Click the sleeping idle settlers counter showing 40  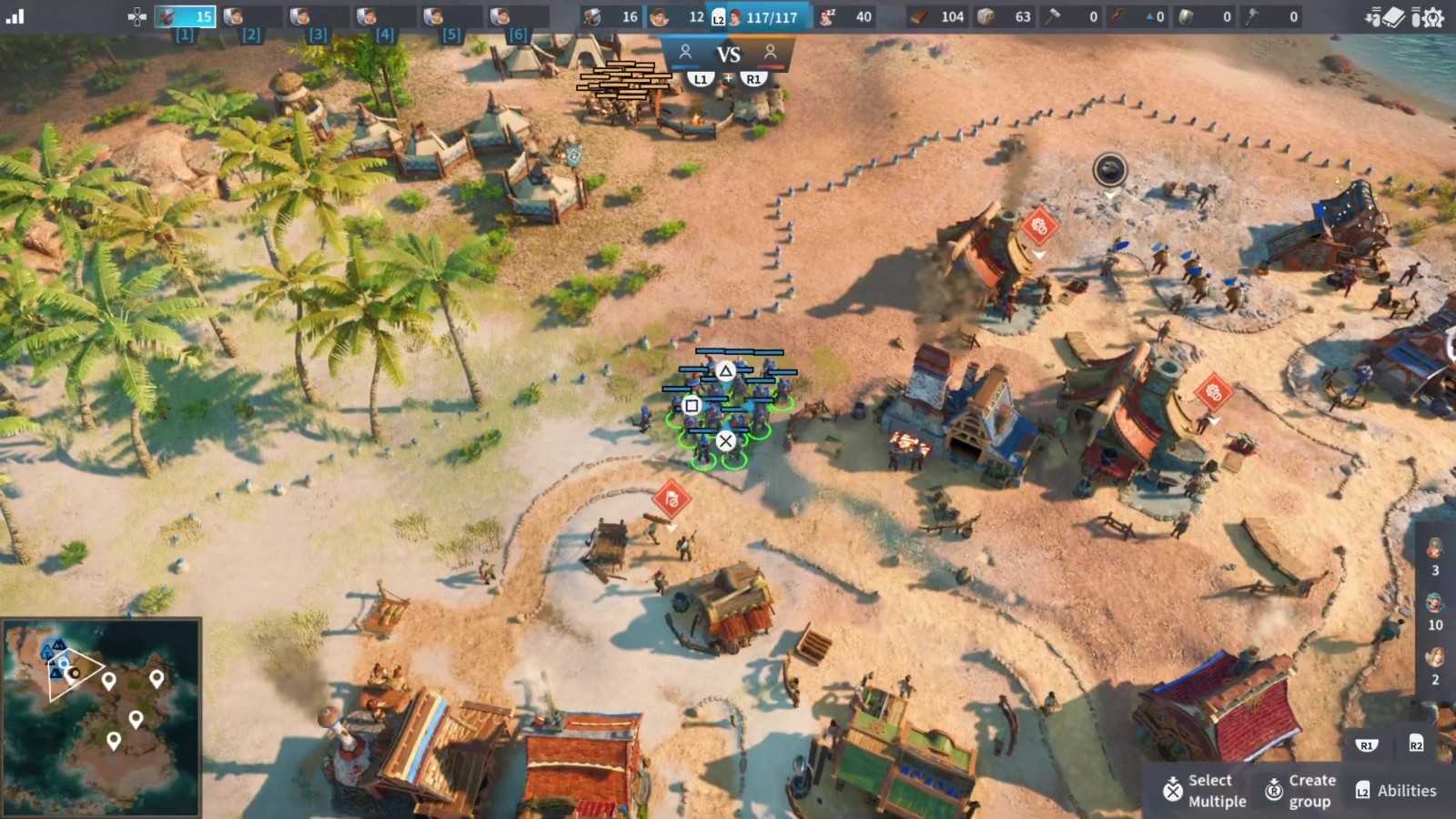(x=846, y=16)
